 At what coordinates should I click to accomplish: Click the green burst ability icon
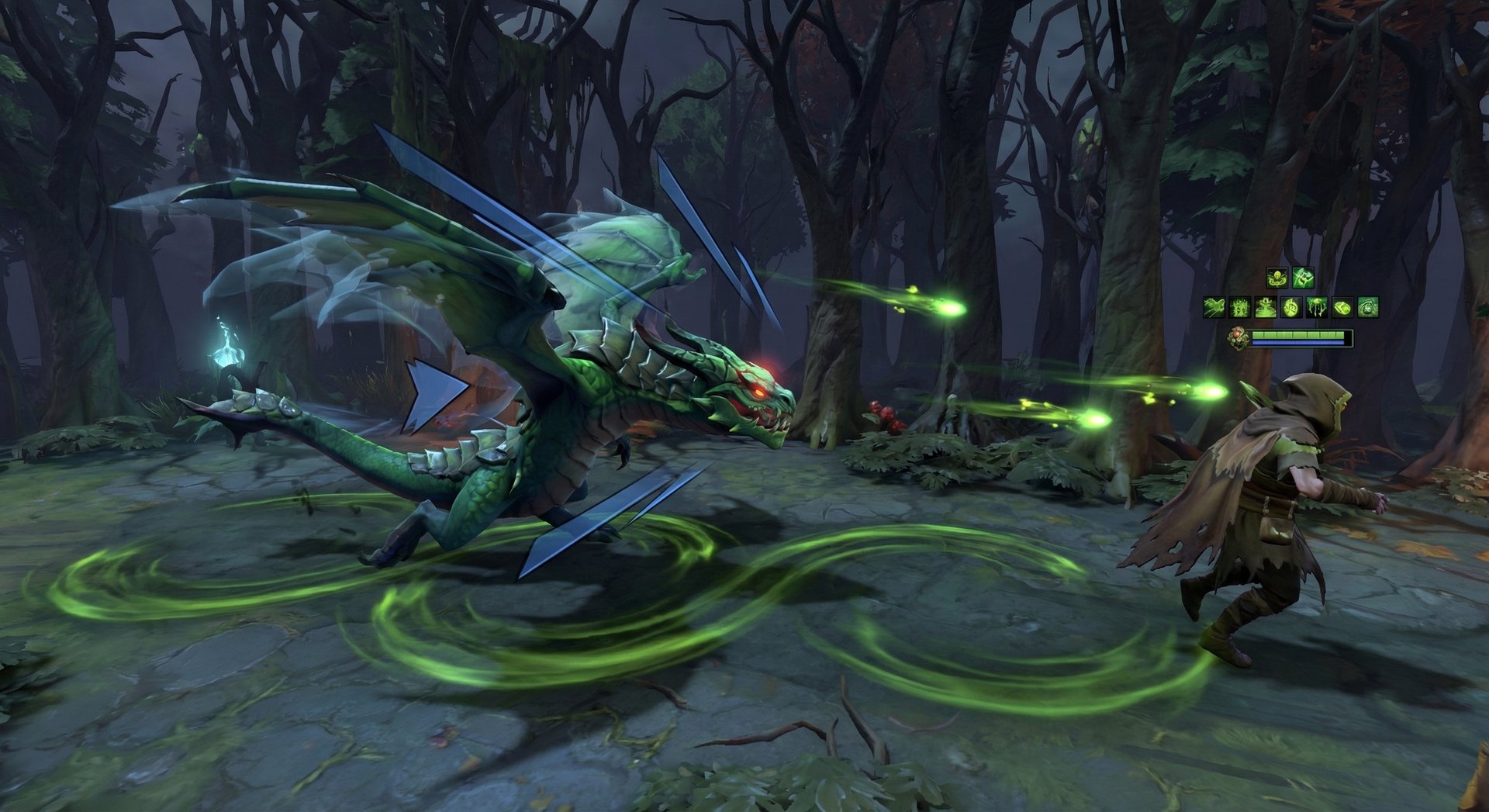[1240, 307]
